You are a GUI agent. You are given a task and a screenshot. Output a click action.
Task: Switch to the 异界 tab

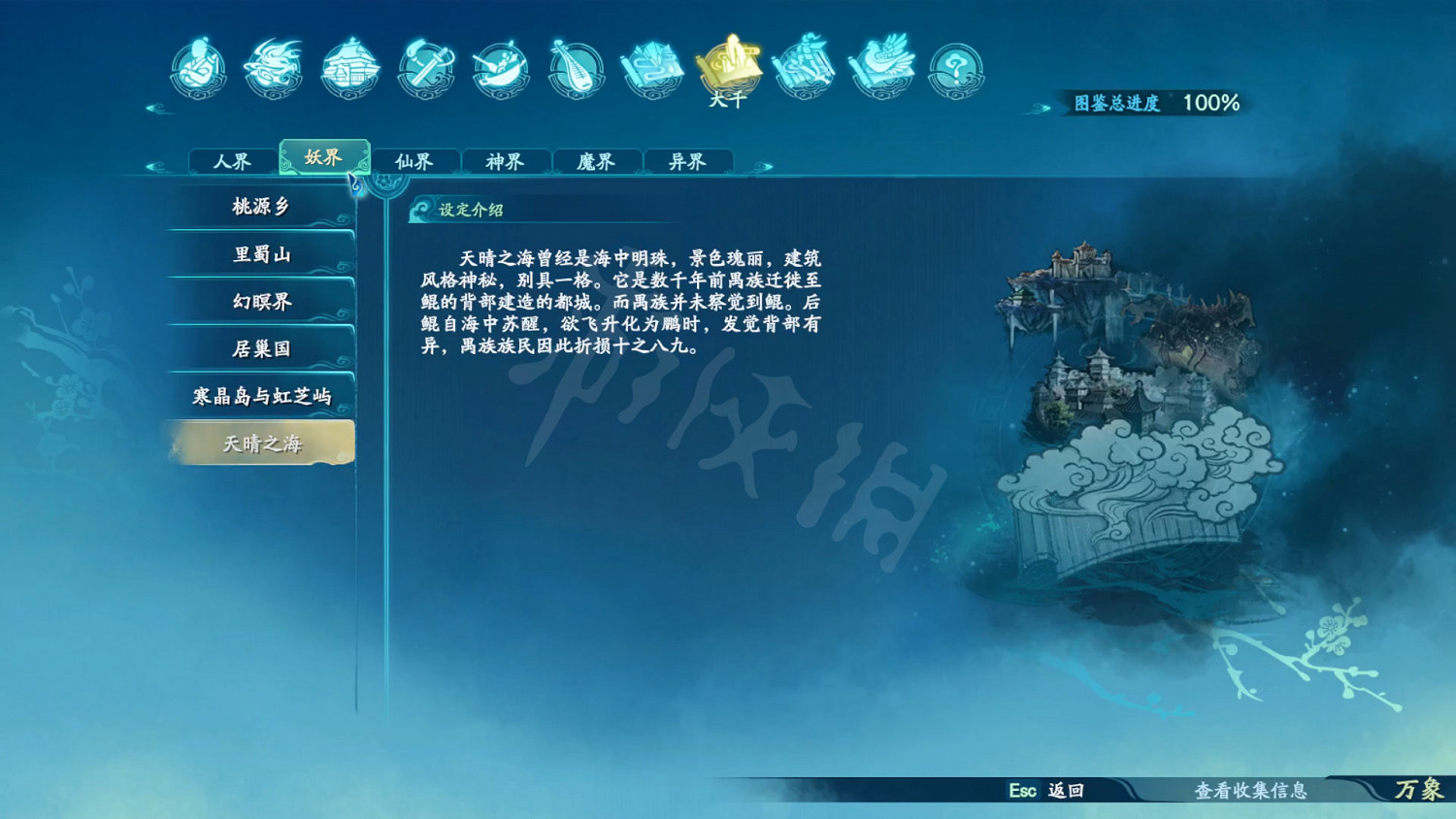(x=689, y=161)
